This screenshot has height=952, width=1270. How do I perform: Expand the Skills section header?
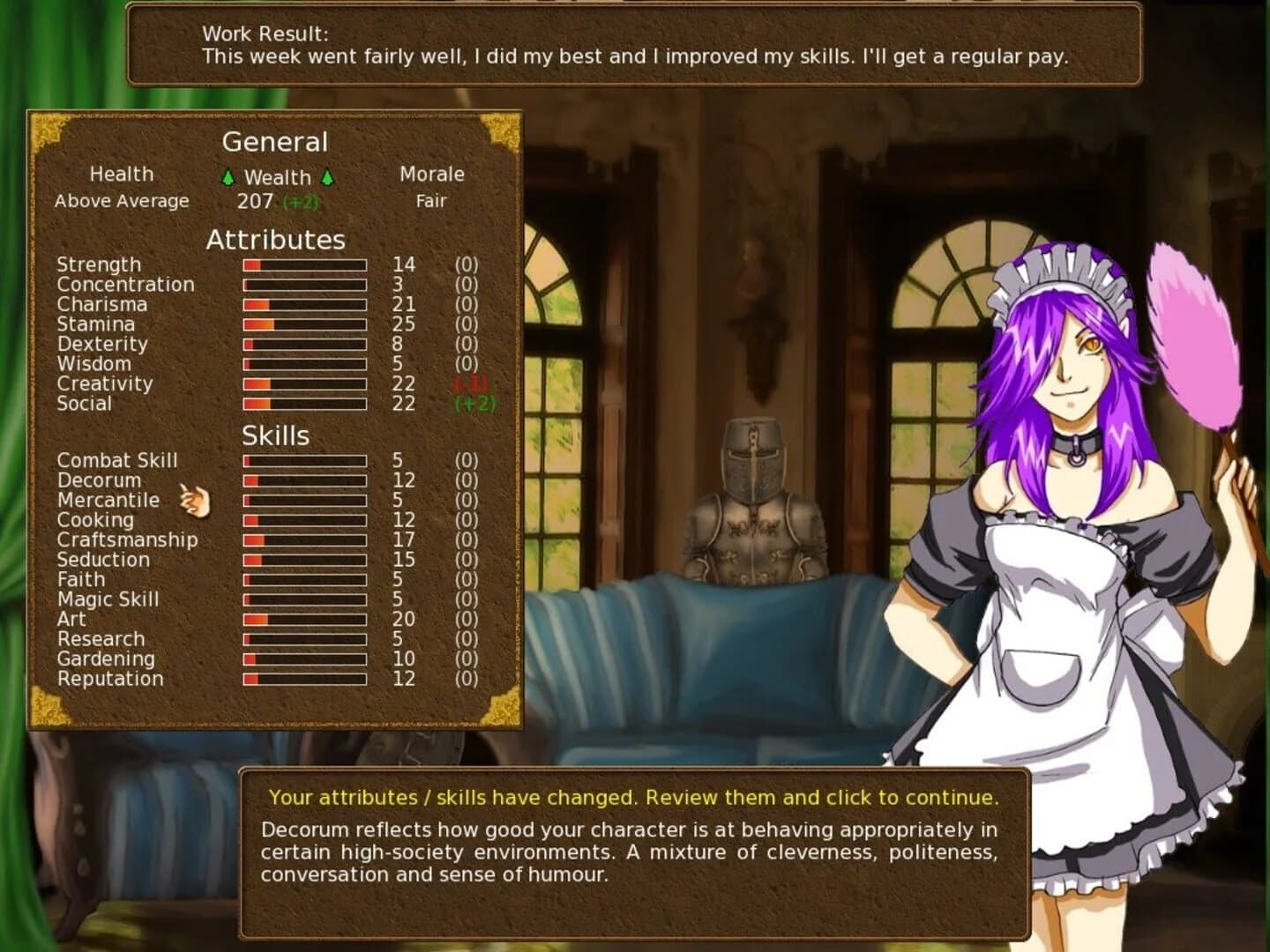pos(276,435)
